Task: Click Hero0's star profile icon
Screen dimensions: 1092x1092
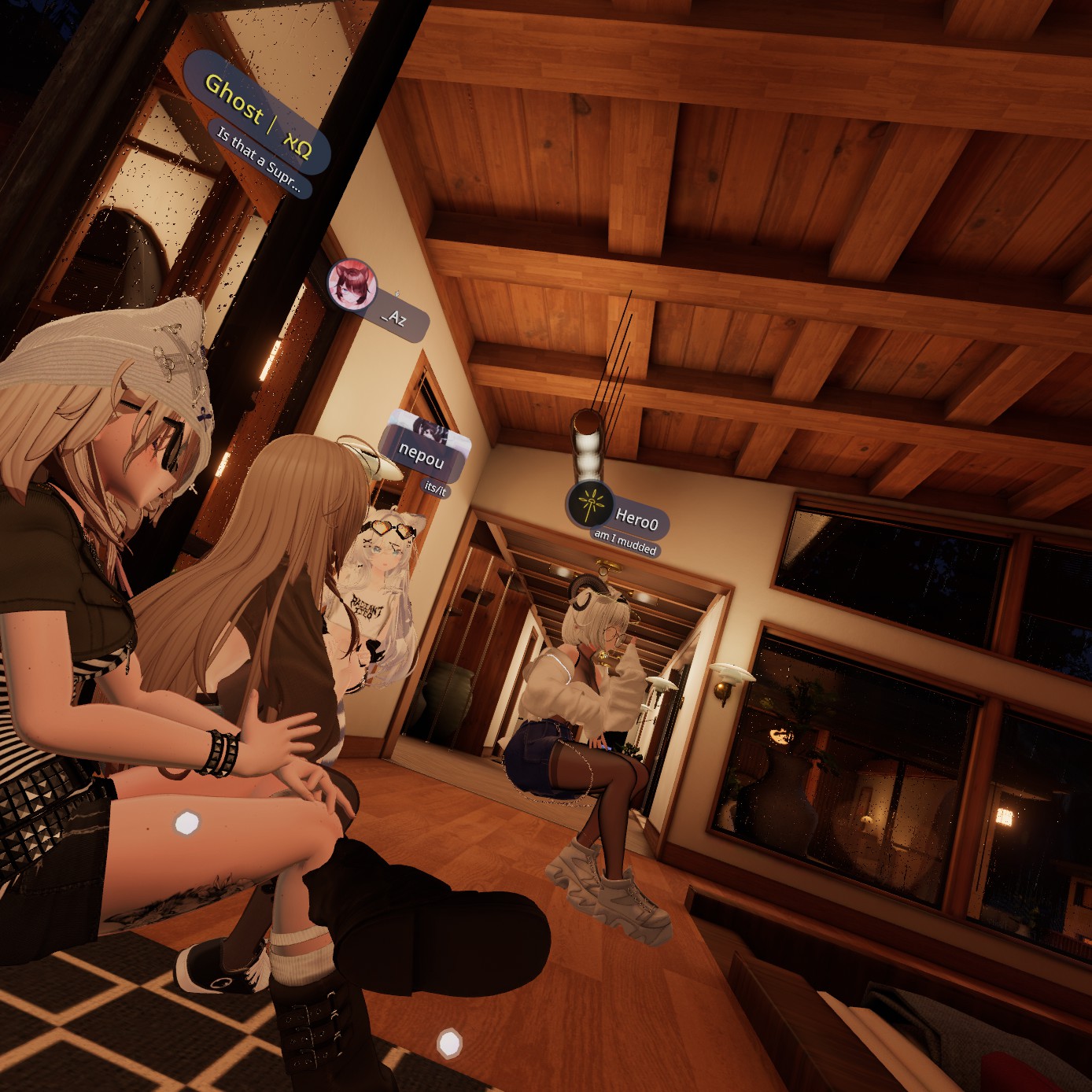Action: click(590, 504)
